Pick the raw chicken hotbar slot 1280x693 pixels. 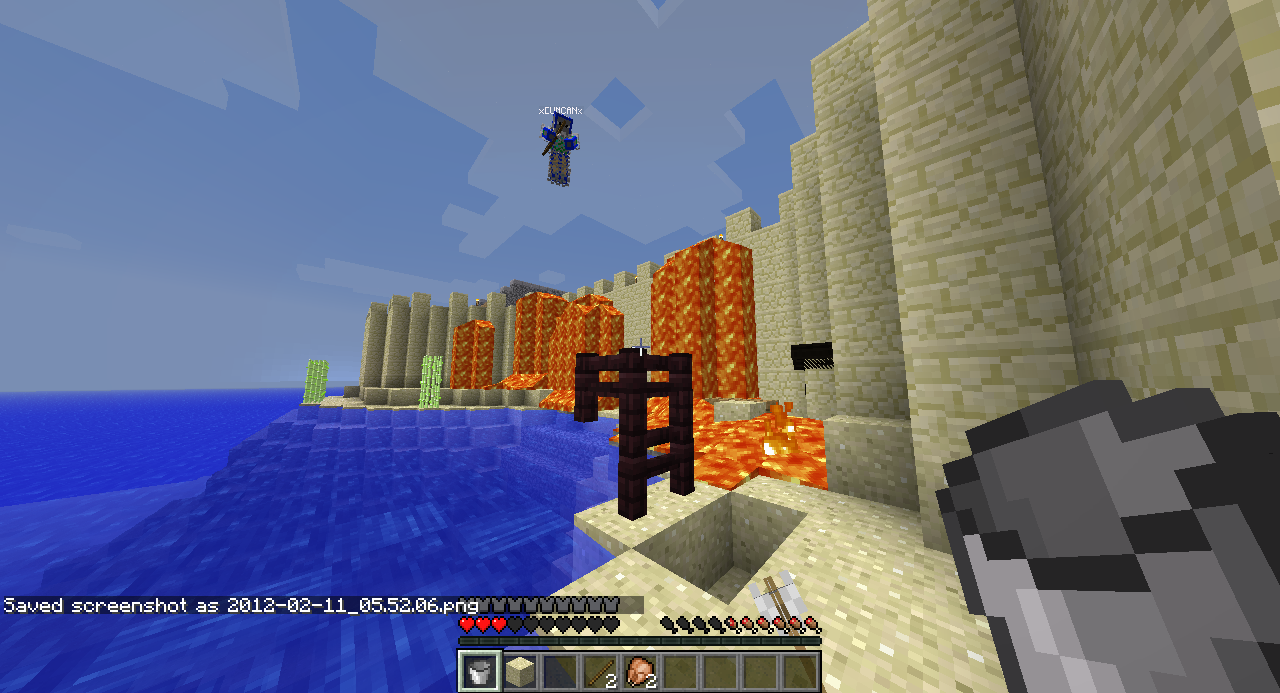[639, 671]
